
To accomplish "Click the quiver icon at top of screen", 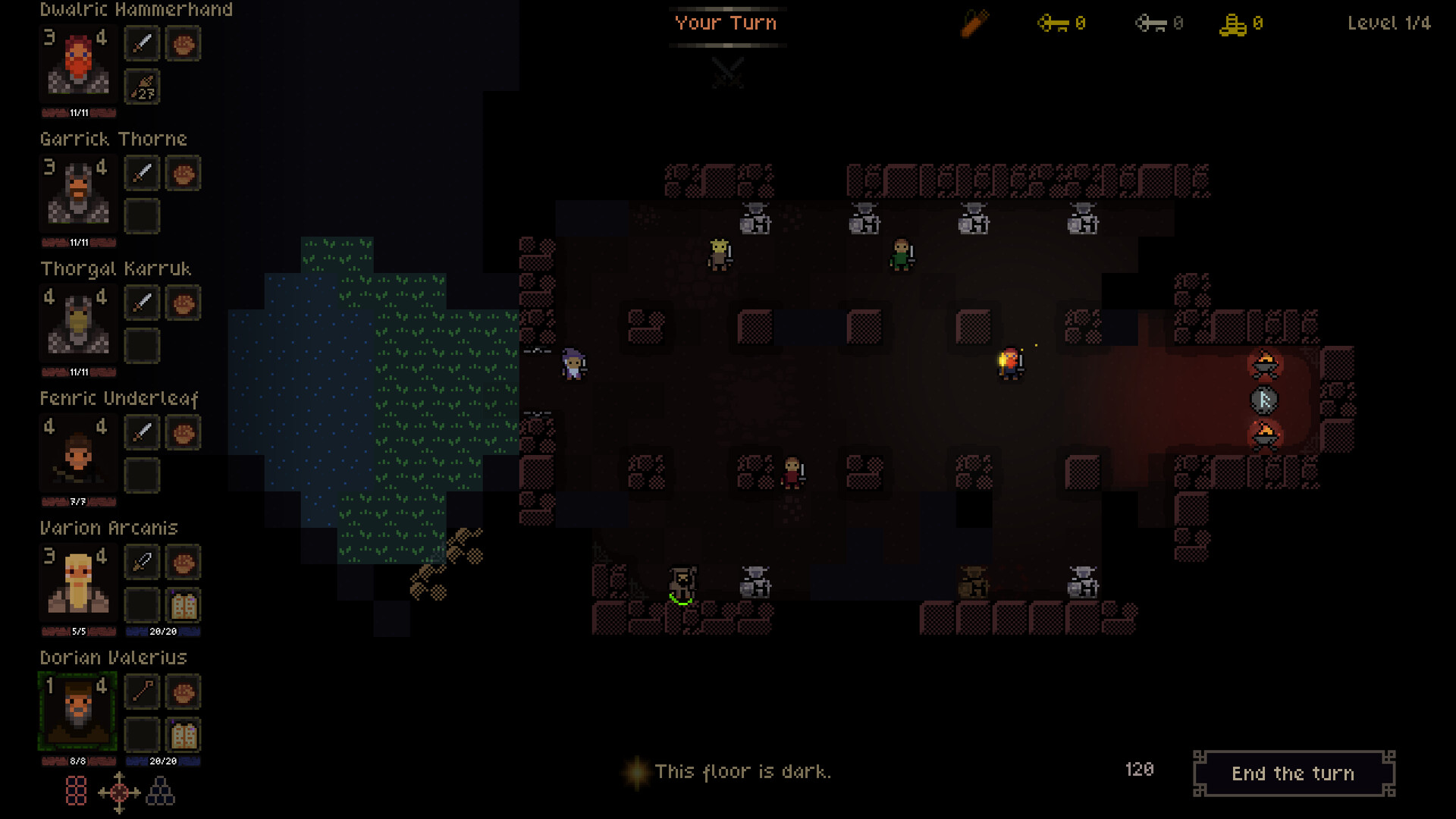I will pos(974,23).
